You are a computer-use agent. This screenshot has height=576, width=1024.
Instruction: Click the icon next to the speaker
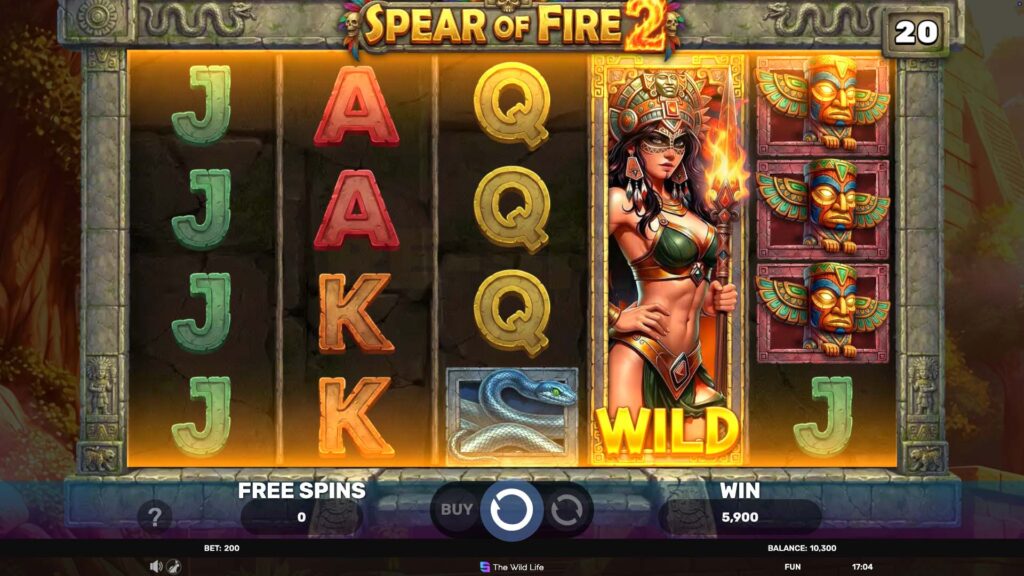172,566
